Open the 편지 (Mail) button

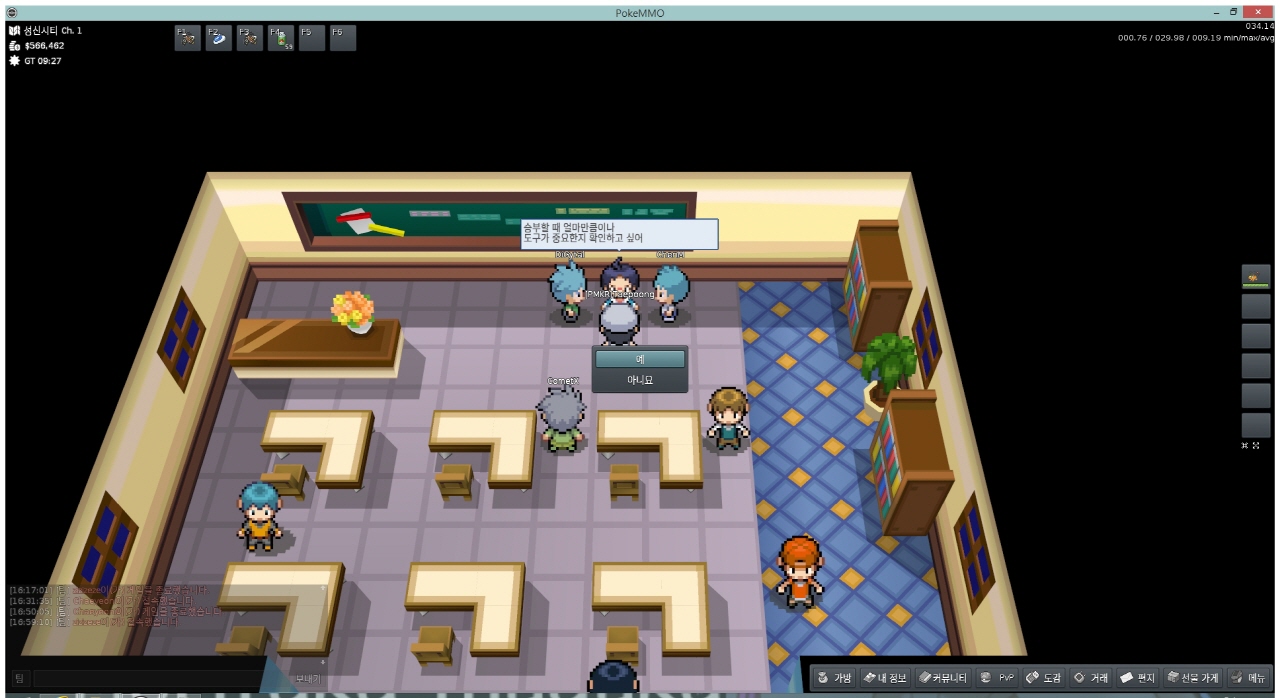(x=1138, y=678)
